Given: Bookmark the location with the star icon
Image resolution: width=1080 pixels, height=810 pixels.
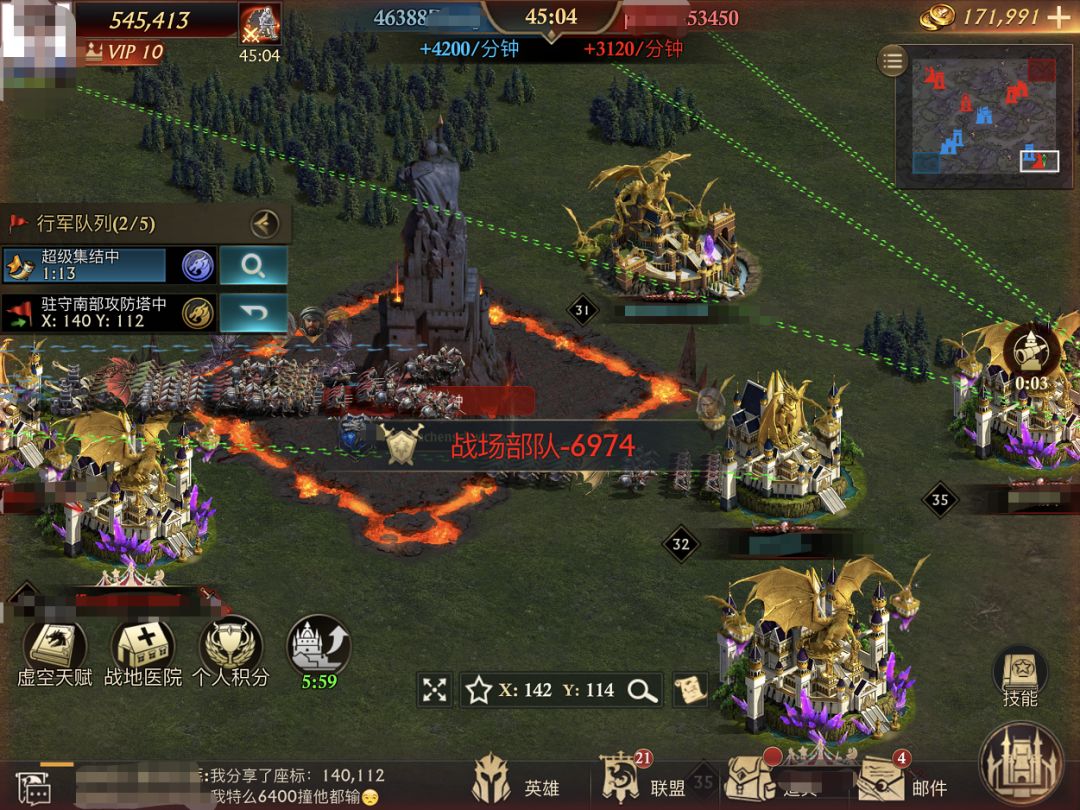Looking at the screenshot, I should coord(479,689).
